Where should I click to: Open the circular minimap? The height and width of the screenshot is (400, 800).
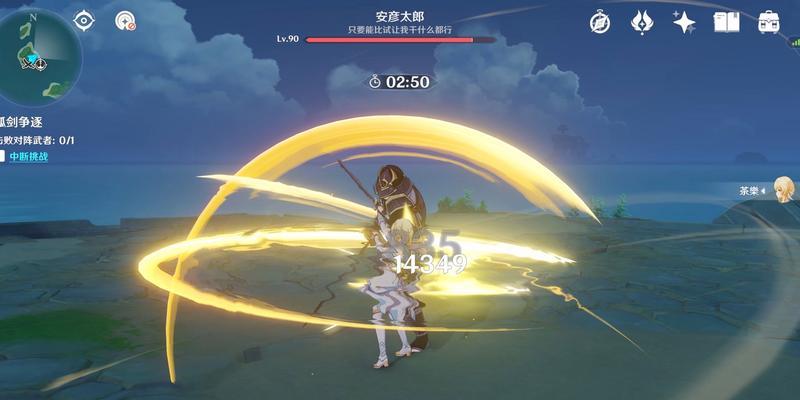[x=36, y=54]
